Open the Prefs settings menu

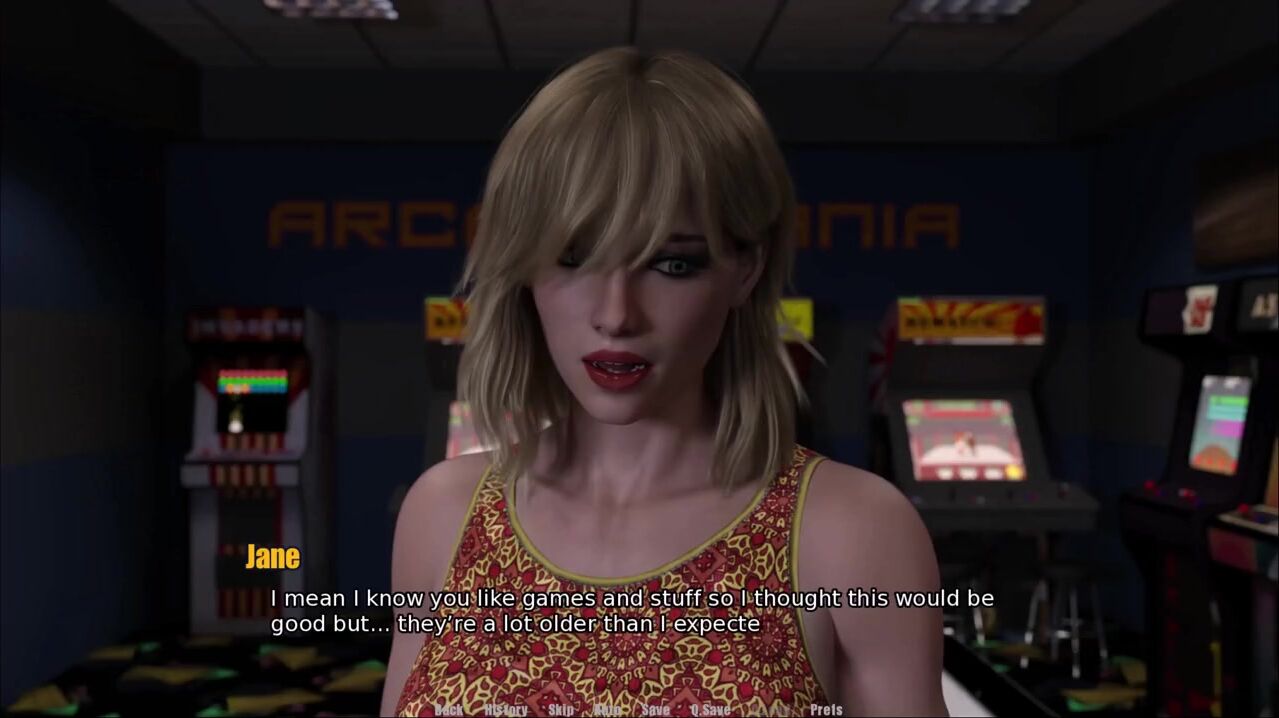coord(826,709)
